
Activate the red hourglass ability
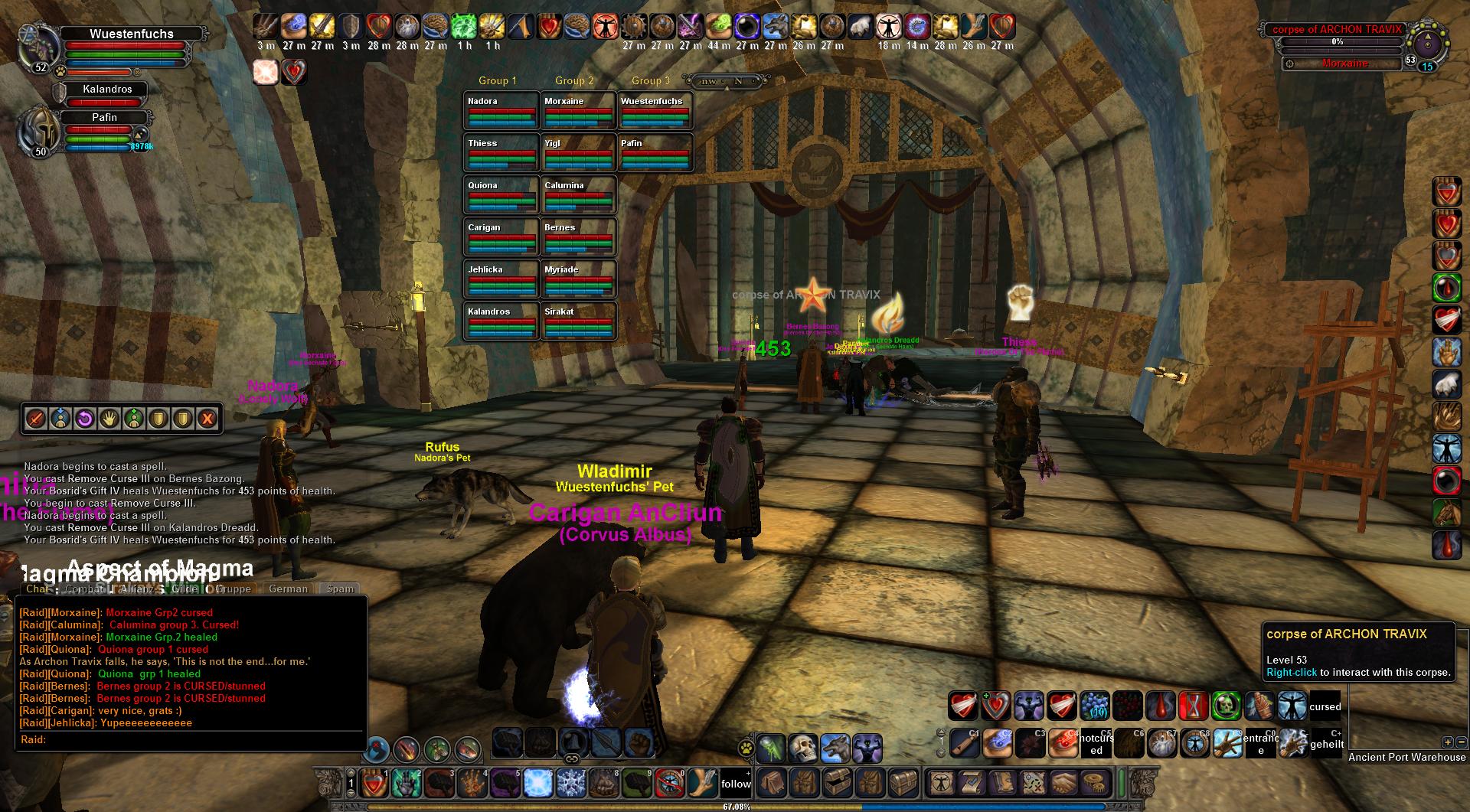(x=1194, y=706)
